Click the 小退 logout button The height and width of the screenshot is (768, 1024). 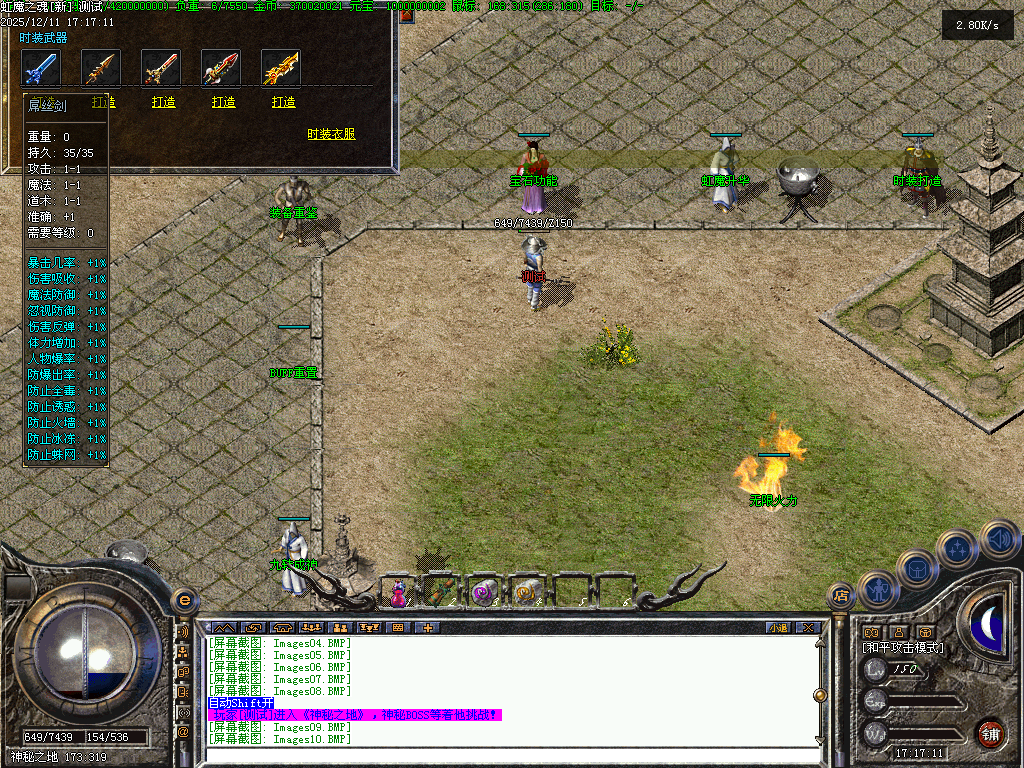(778, 628)
